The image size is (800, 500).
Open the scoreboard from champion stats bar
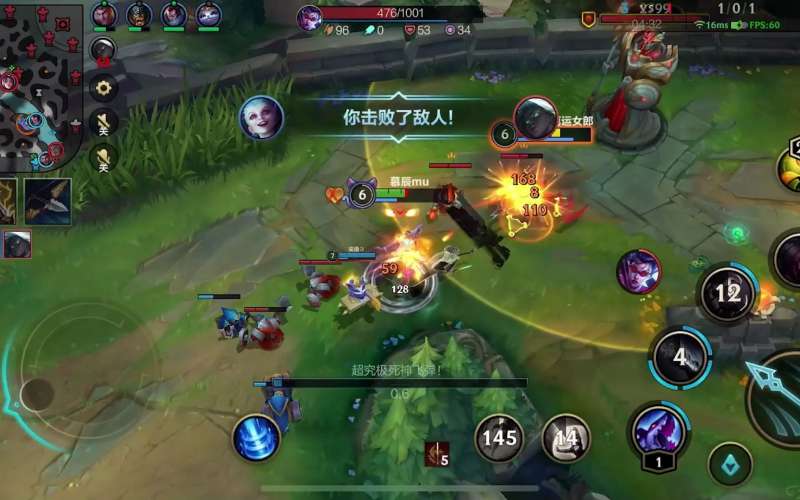pos(390,30)
